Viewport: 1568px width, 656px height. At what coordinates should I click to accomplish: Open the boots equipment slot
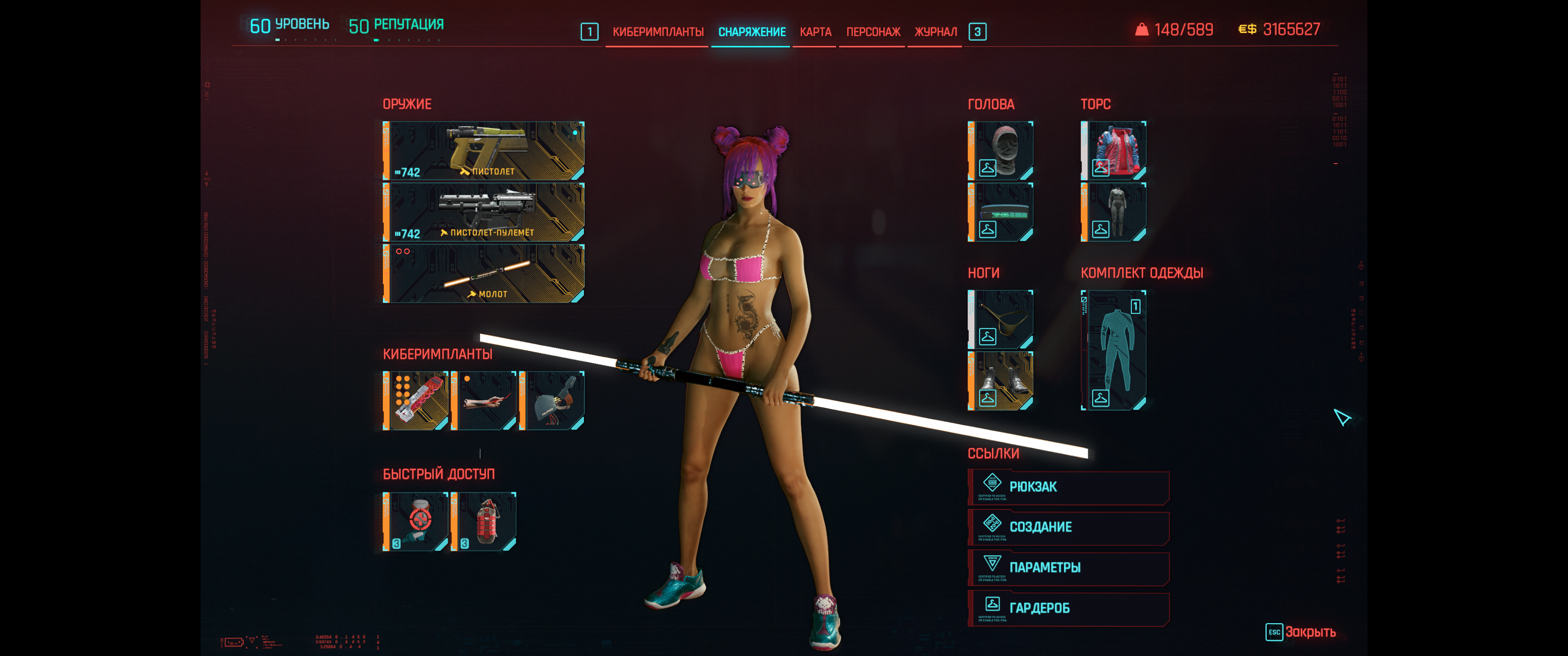pos(1000,380)
